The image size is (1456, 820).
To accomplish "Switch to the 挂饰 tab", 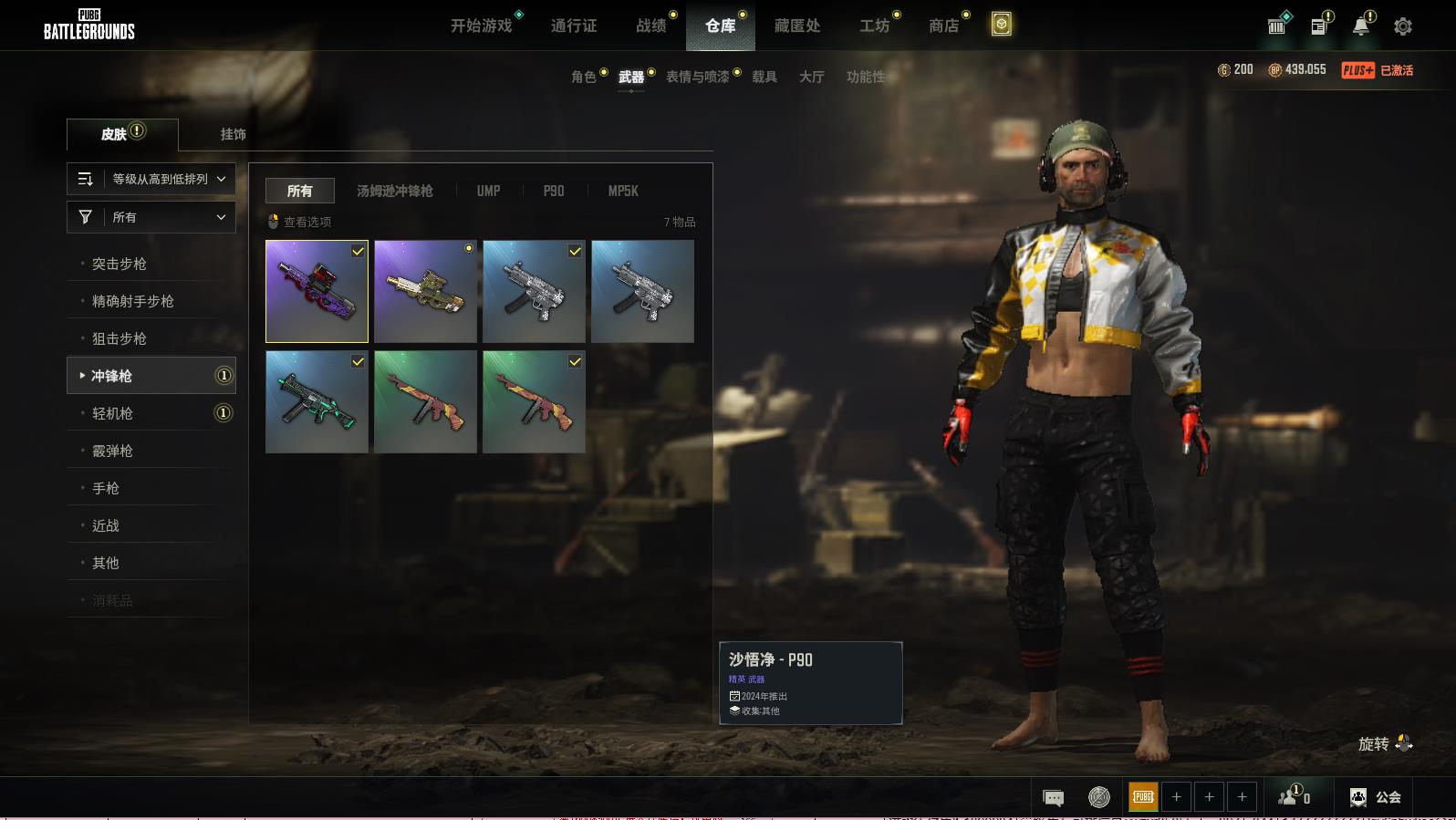I will (x=233, y=134).
